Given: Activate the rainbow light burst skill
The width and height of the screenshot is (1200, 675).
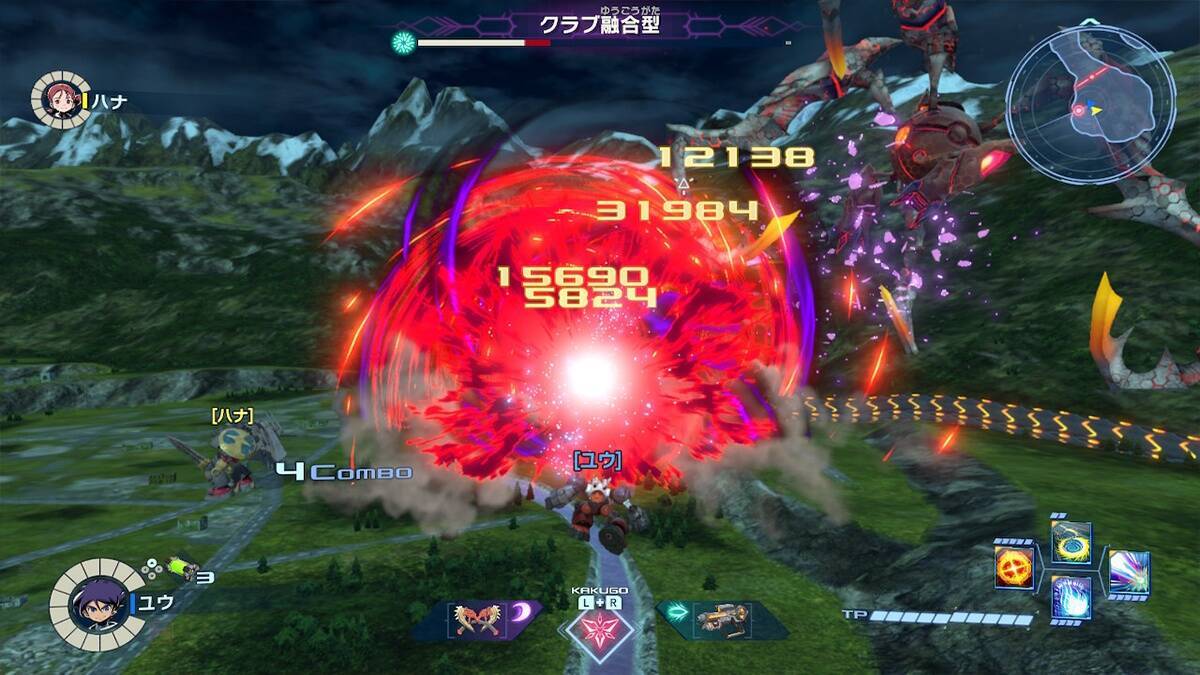Looking at the screenshot, I should coord(1128,572).
